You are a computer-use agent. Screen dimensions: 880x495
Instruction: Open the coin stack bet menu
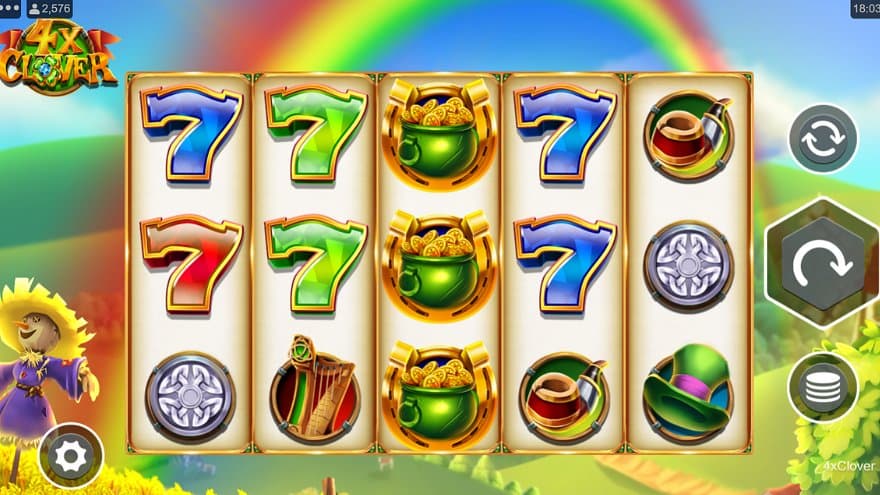(x=822, y=388)
